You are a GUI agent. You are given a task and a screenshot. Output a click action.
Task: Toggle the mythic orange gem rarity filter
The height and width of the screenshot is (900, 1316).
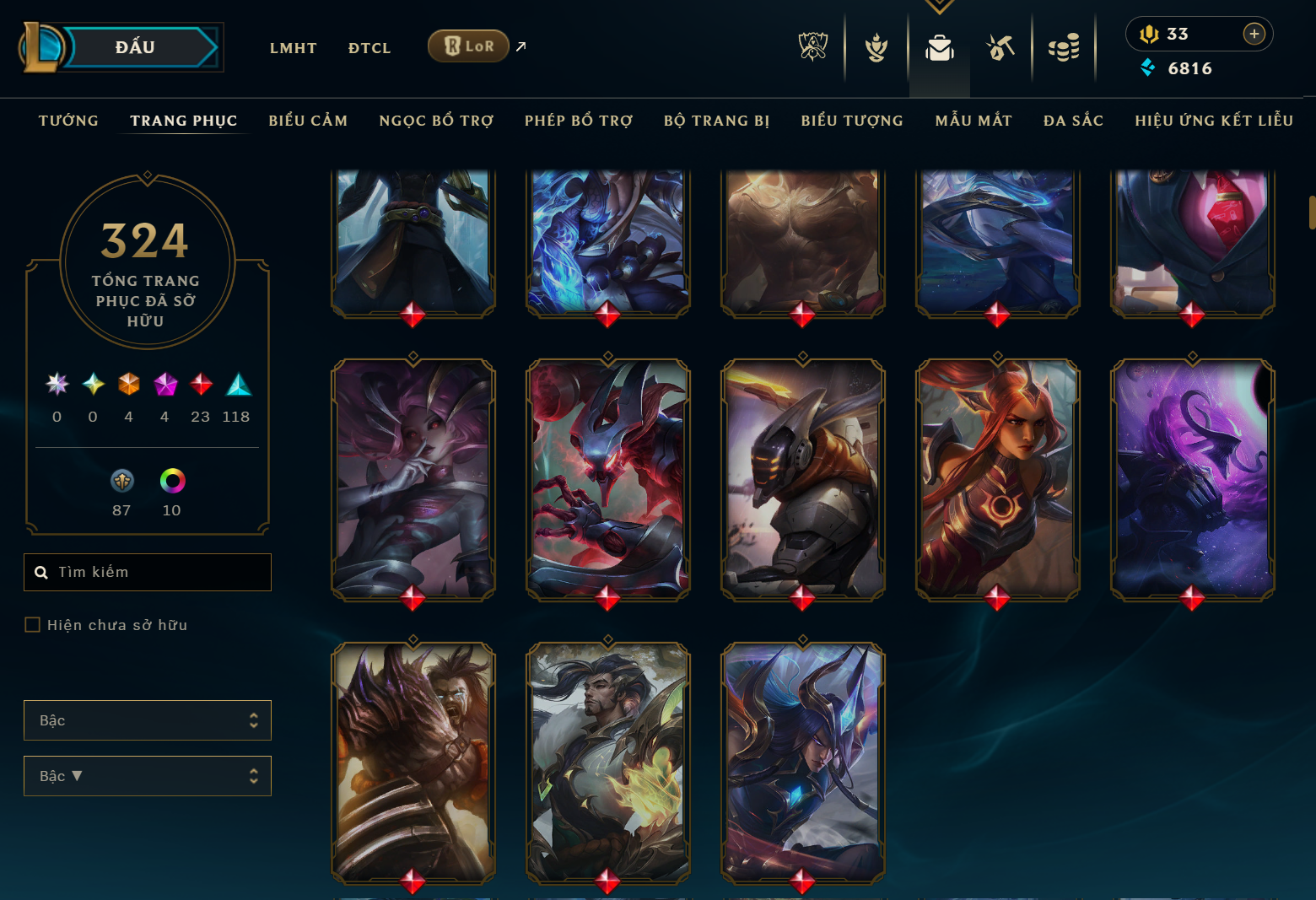pyautogui.click(x=128, y=385)
